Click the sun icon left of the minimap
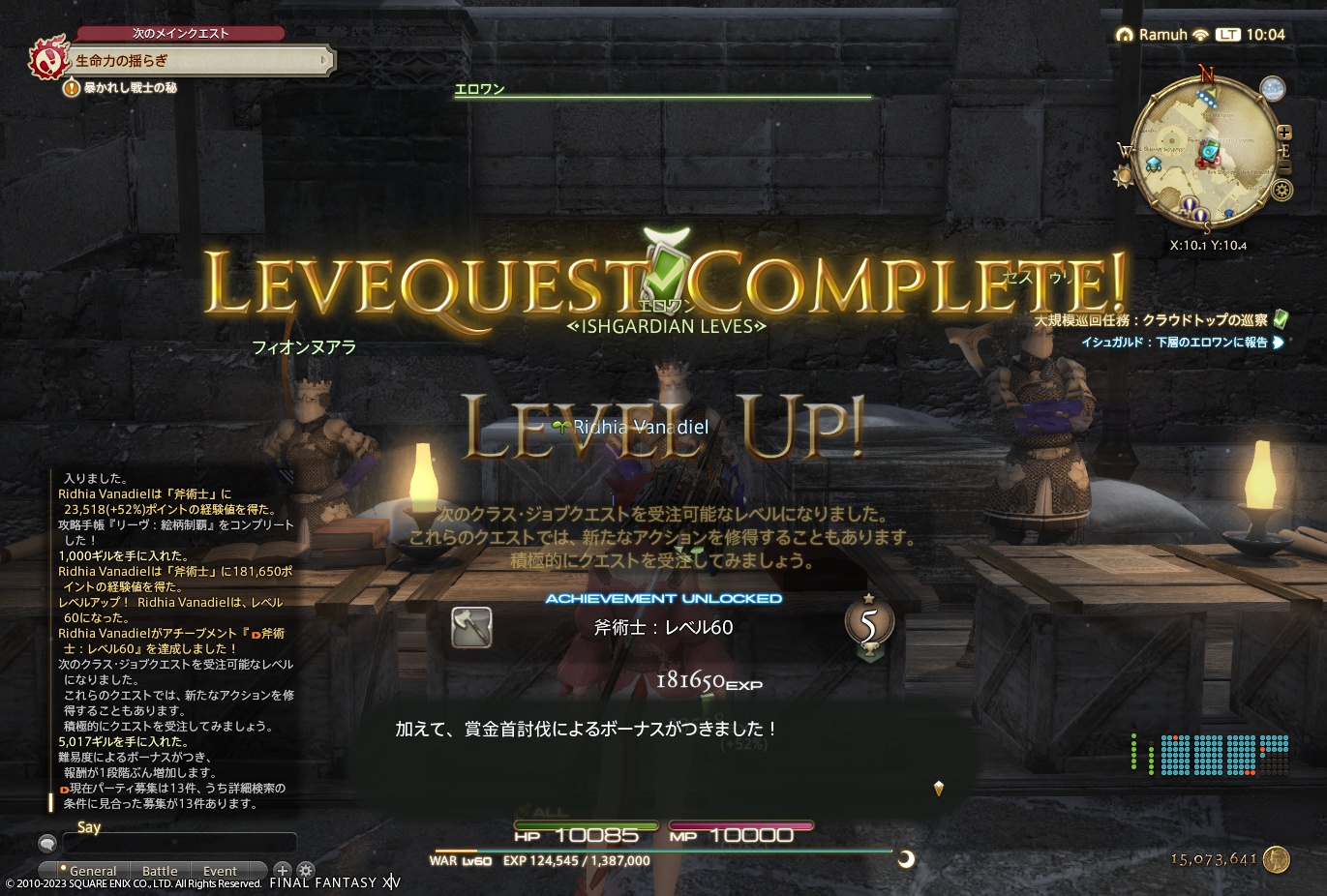The width and height of the screenshot is (1327, 896). pyautogui.click(x=1123, y=174)
